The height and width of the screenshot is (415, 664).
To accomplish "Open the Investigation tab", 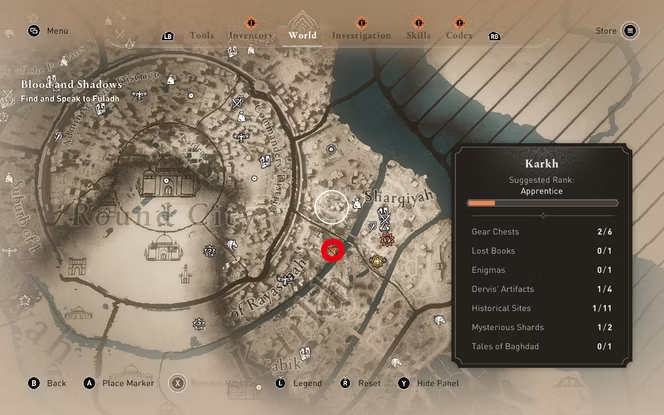I will pyautogui.click(x=361, y=36).
